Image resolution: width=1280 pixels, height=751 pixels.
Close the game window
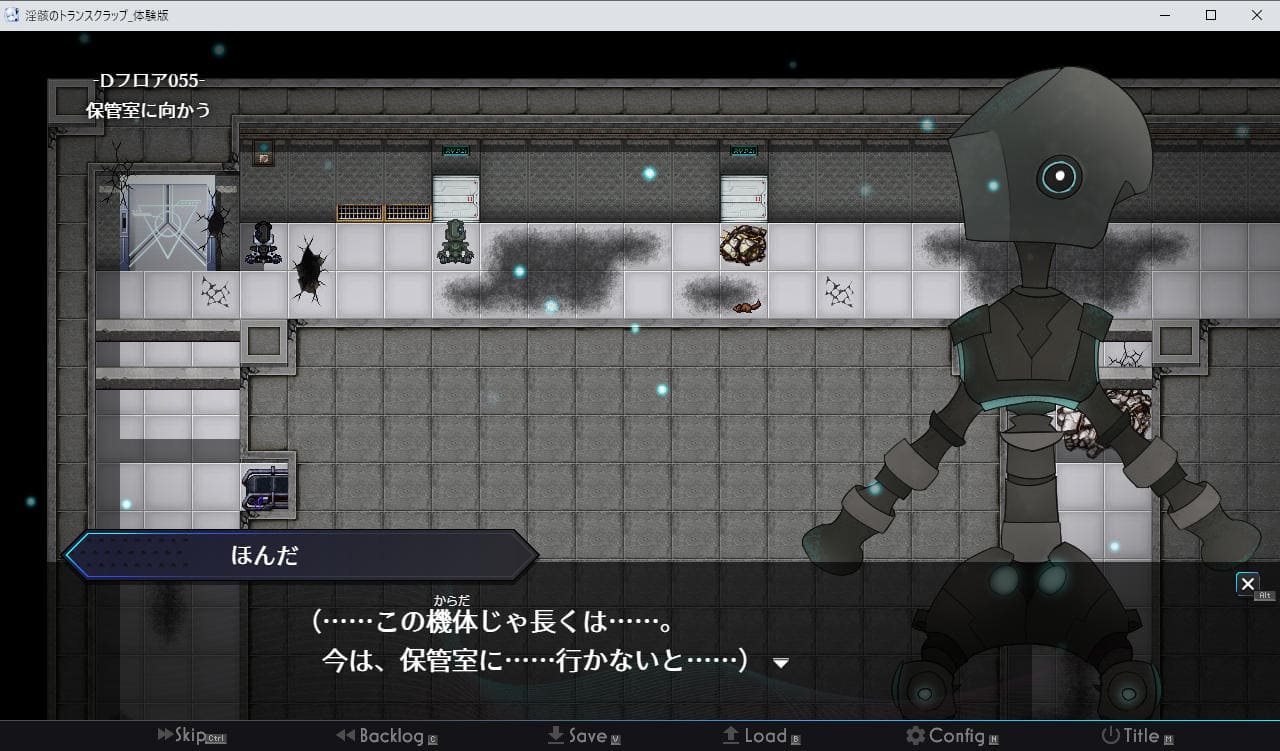click(1256, 15)
